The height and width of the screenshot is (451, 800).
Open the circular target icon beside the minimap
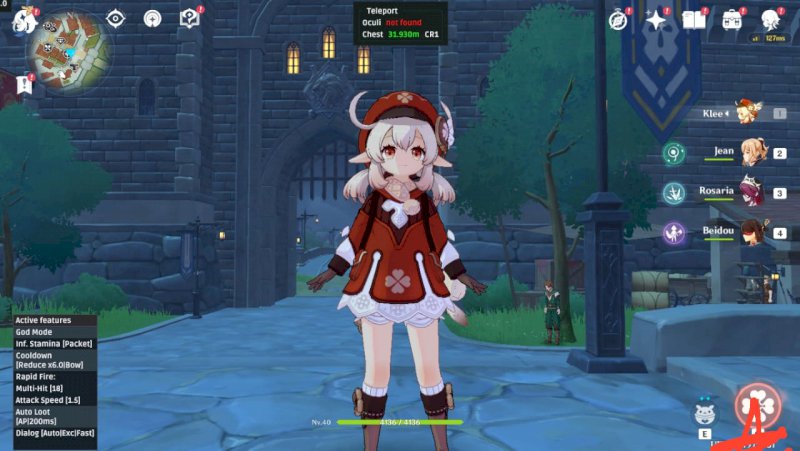coord(153,18)
